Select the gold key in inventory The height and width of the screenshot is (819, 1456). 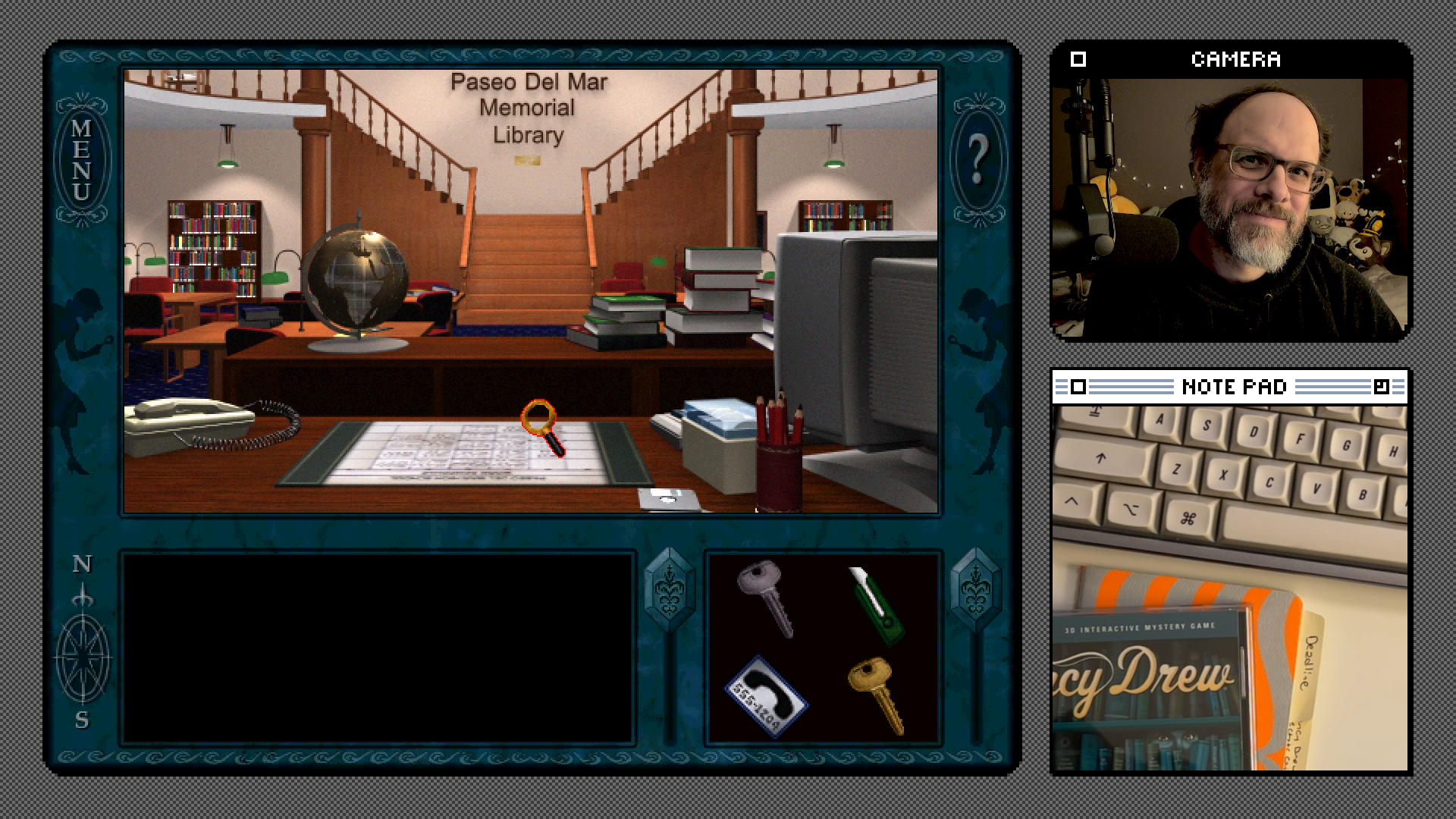tap(878, 694)
